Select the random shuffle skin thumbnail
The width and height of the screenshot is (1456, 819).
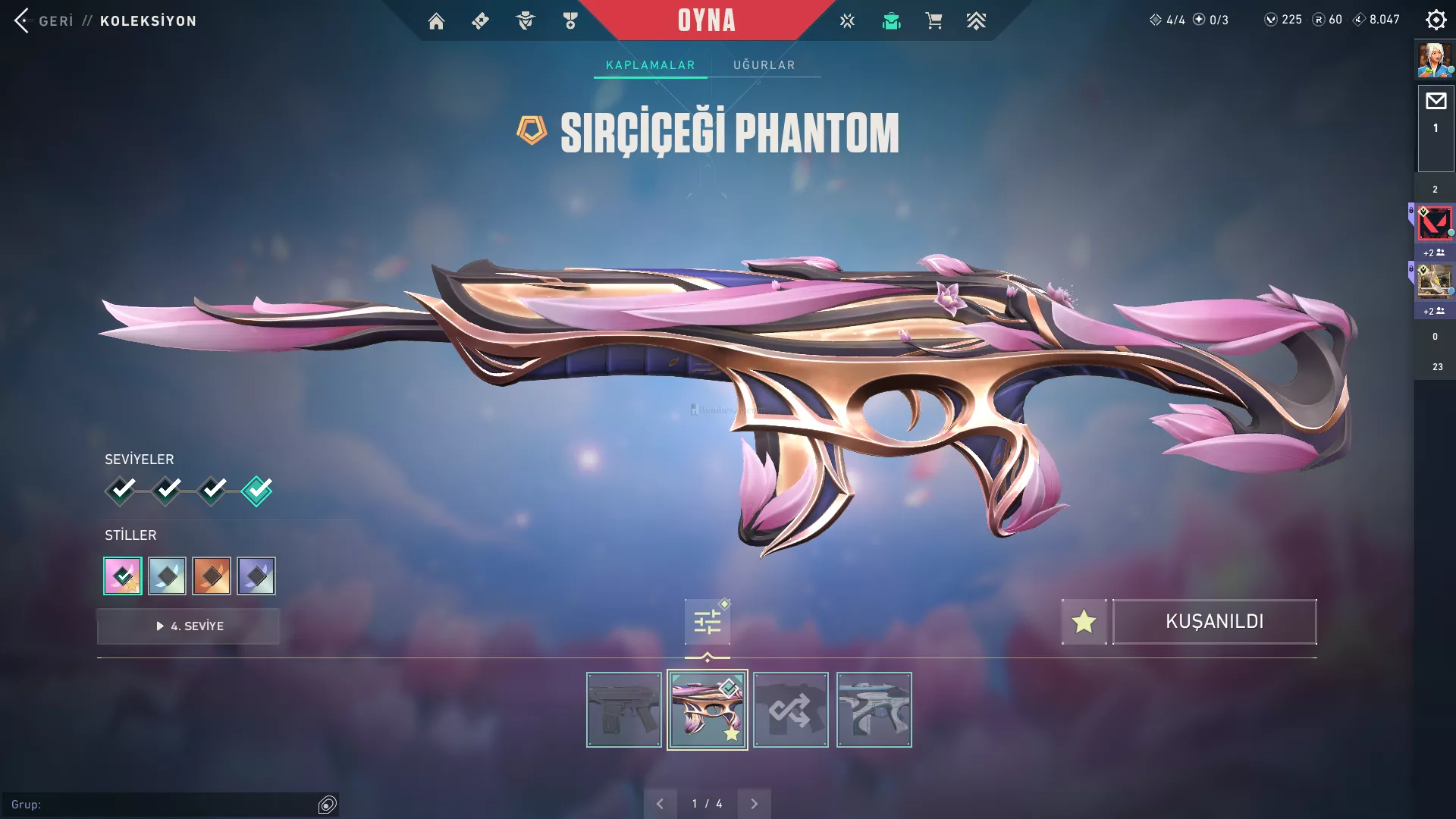(x=791, y=710)
